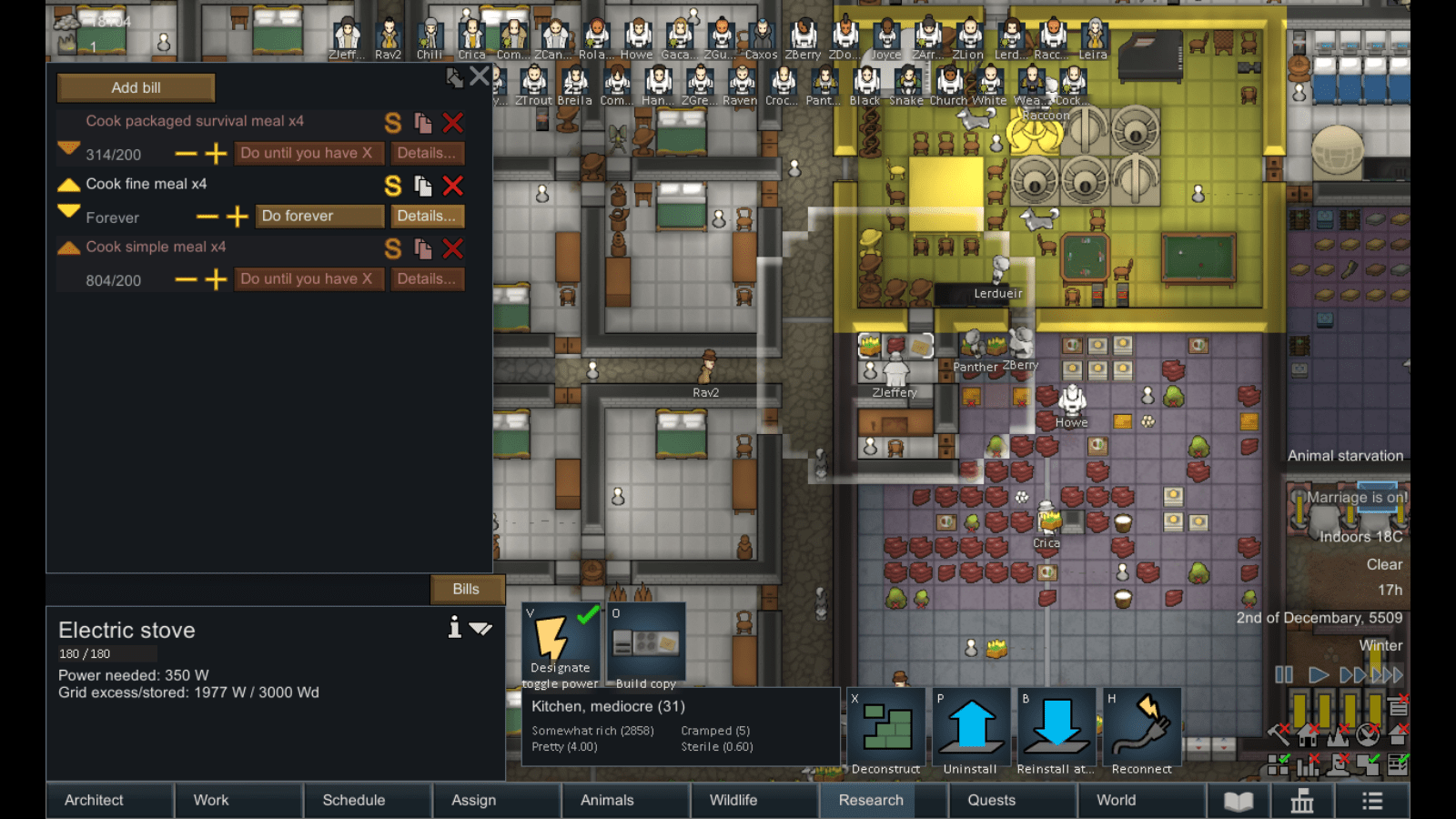The image size is (1456, 819).
Task: Click the Add bill button
Action: coord(136,87)
